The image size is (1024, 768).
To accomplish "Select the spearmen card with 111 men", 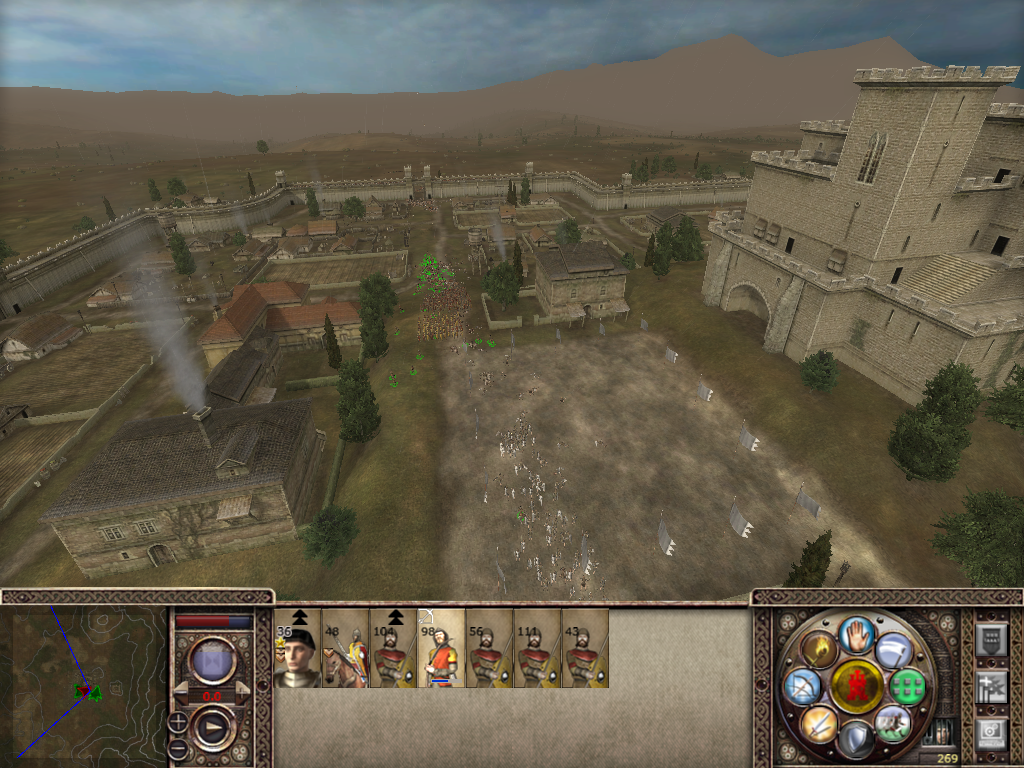I will point(537,649).
